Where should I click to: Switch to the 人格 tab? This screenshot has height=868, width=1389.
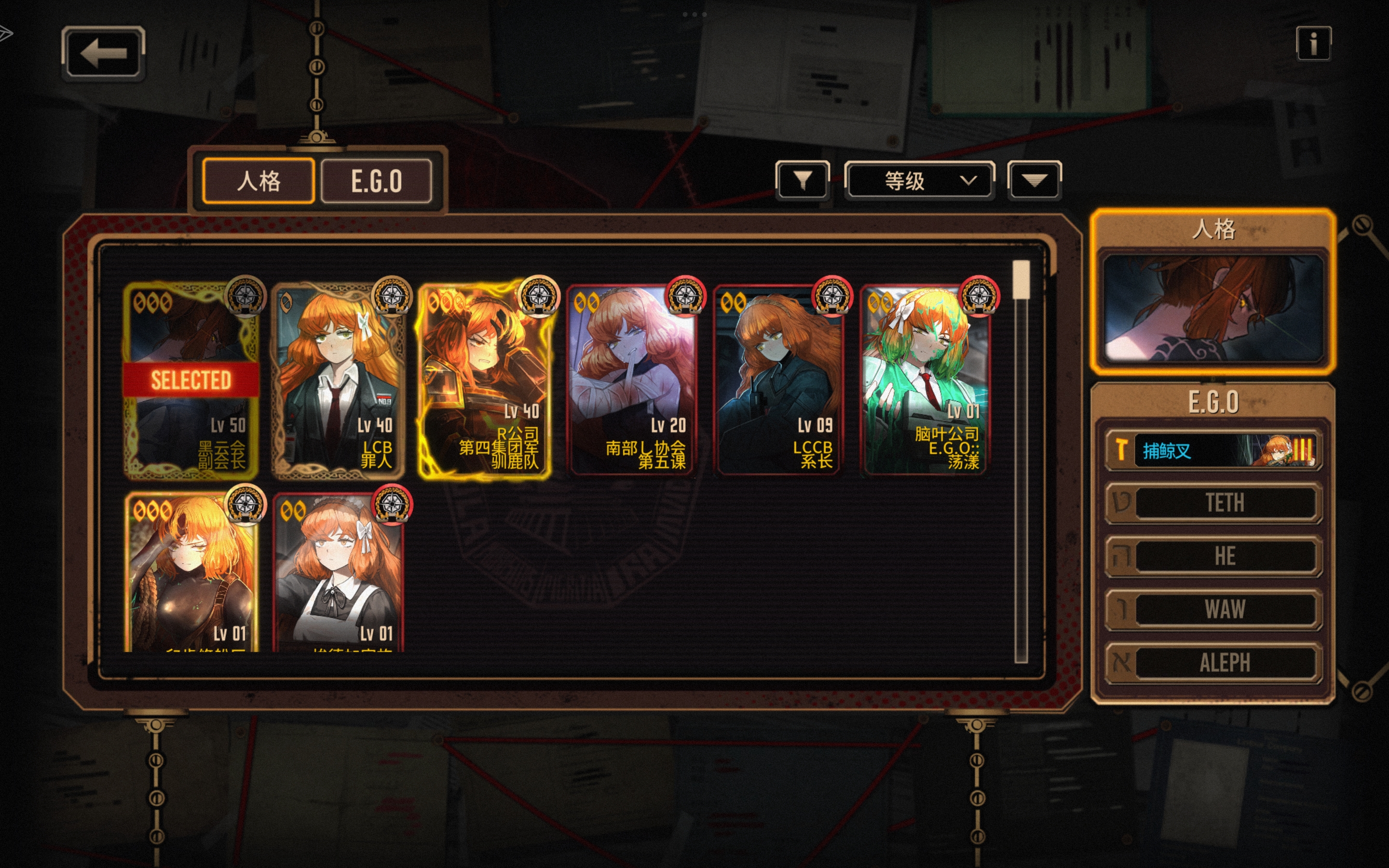(259, 181)
